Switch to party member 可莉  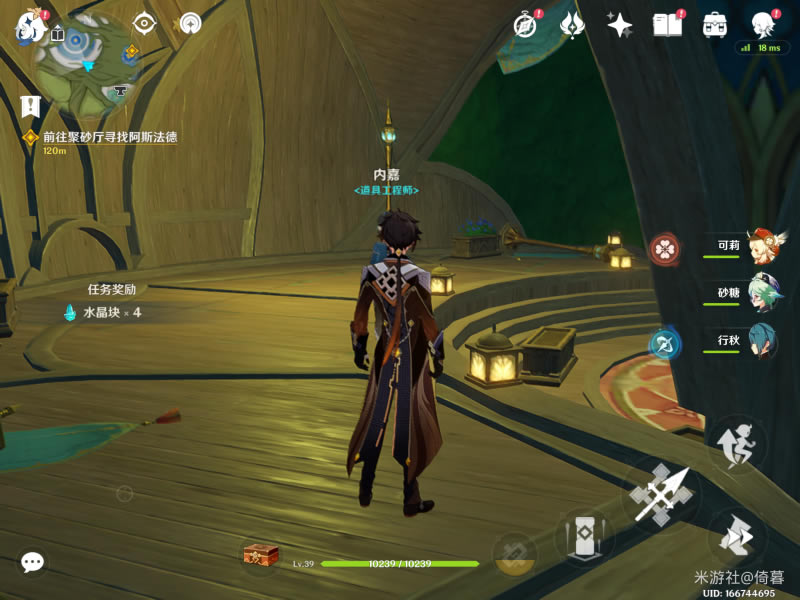762,247
